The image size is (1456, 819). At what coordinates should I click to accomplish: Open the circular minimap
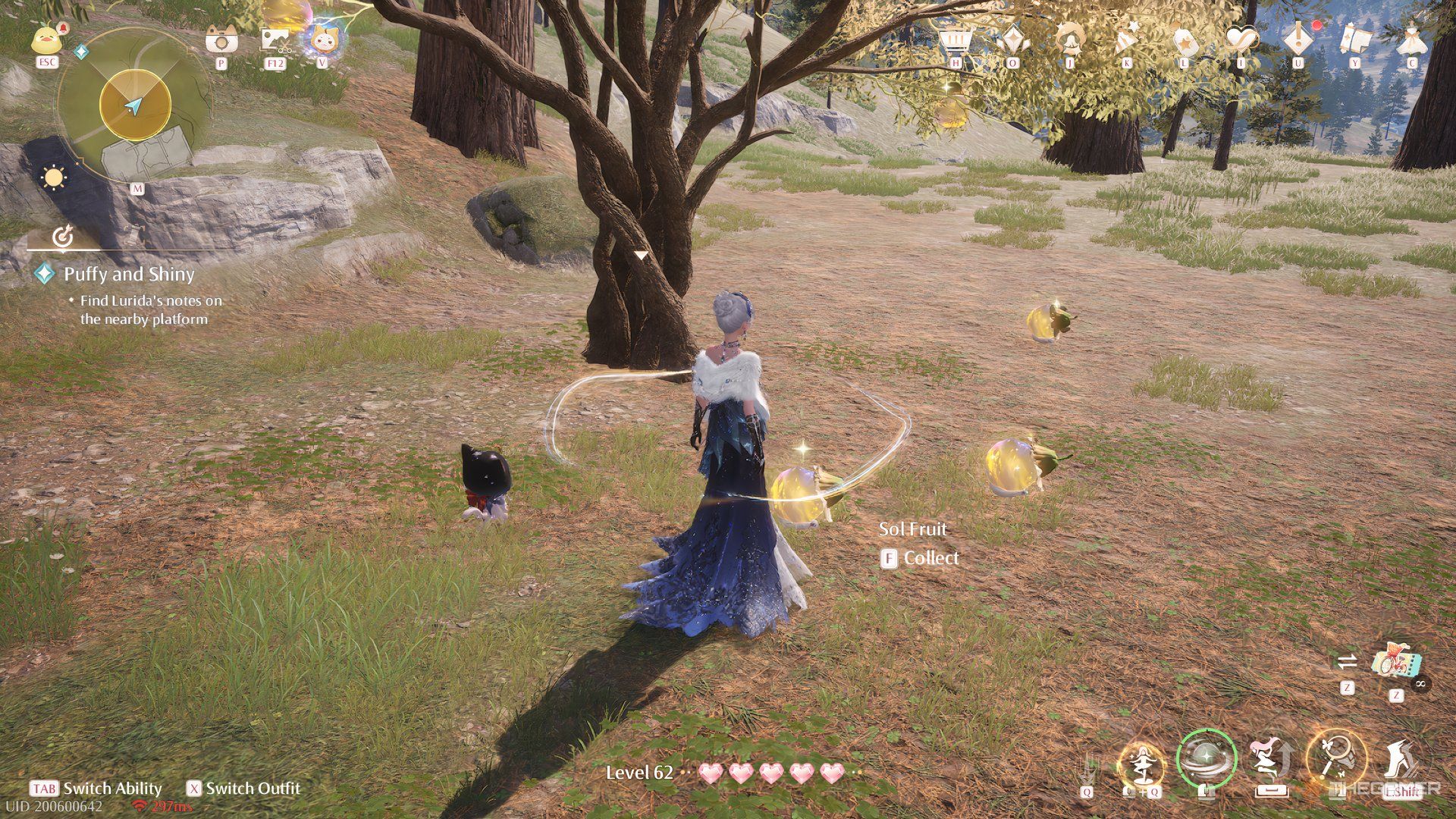tap(135, 106)
